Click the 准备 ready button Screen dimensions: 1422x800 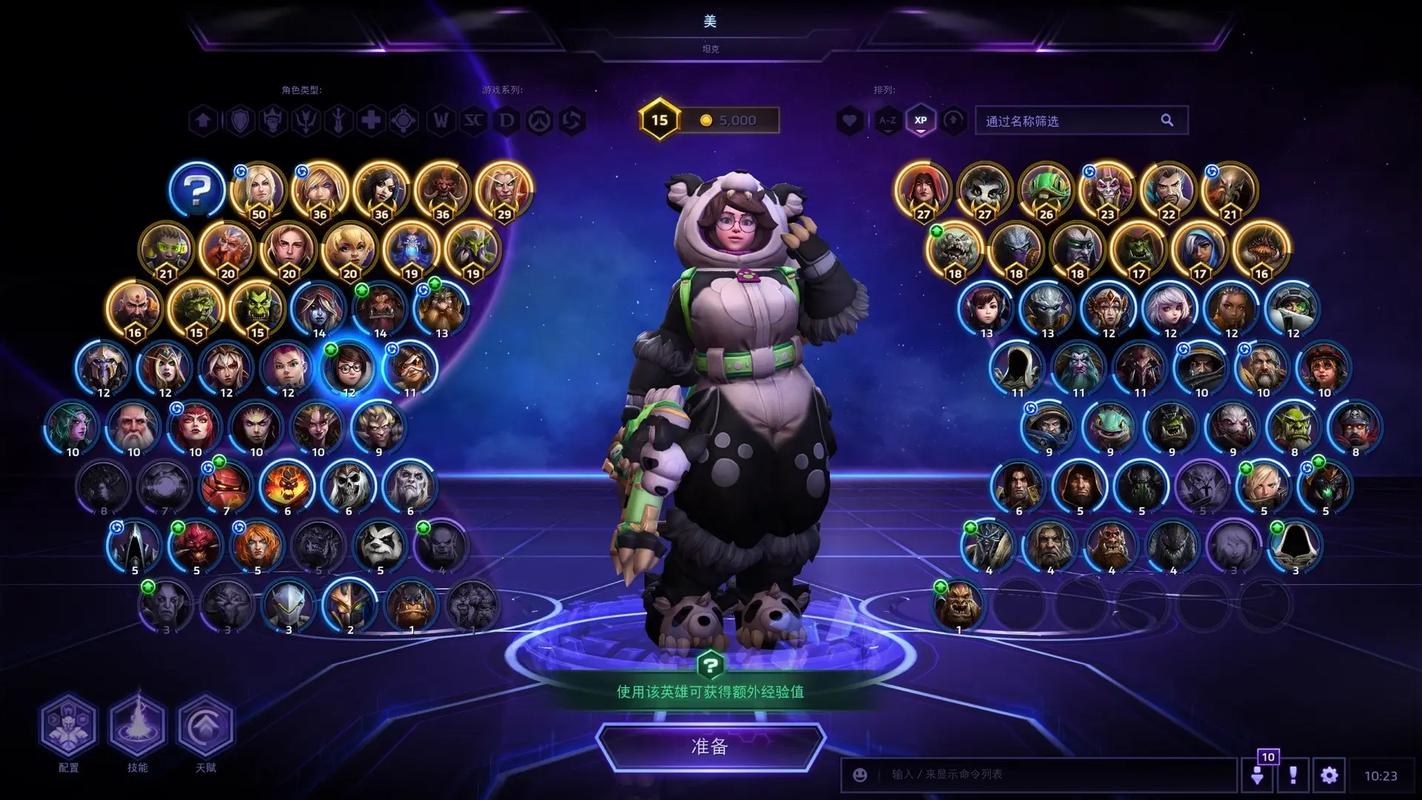tap(710, 746)
